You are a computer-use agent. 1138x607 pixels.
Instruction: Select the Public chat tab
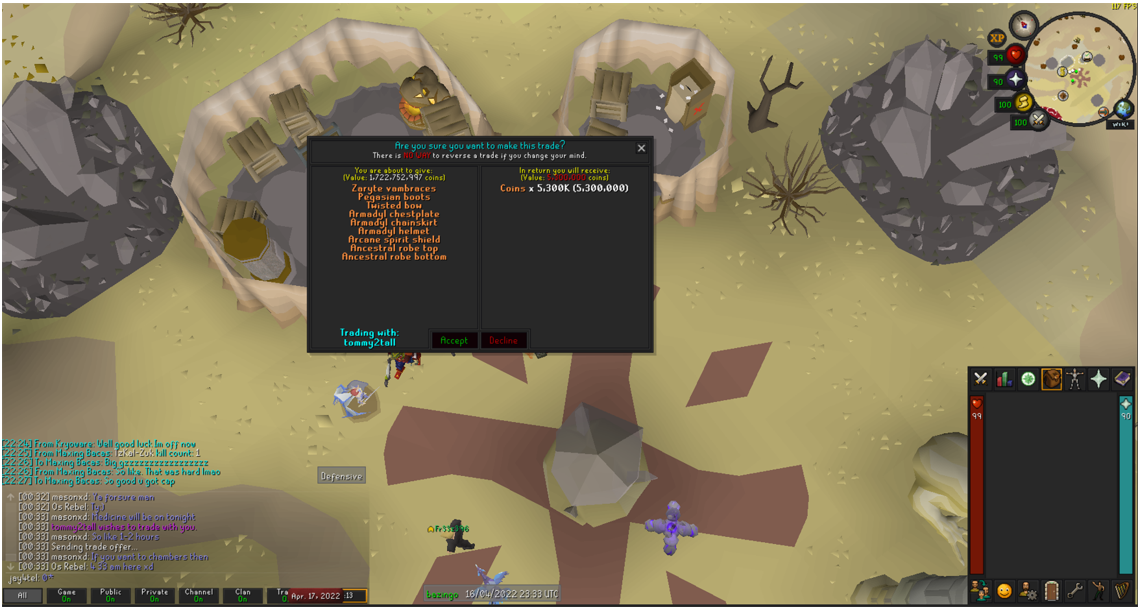pyautogui.click(x=110, y=595)
